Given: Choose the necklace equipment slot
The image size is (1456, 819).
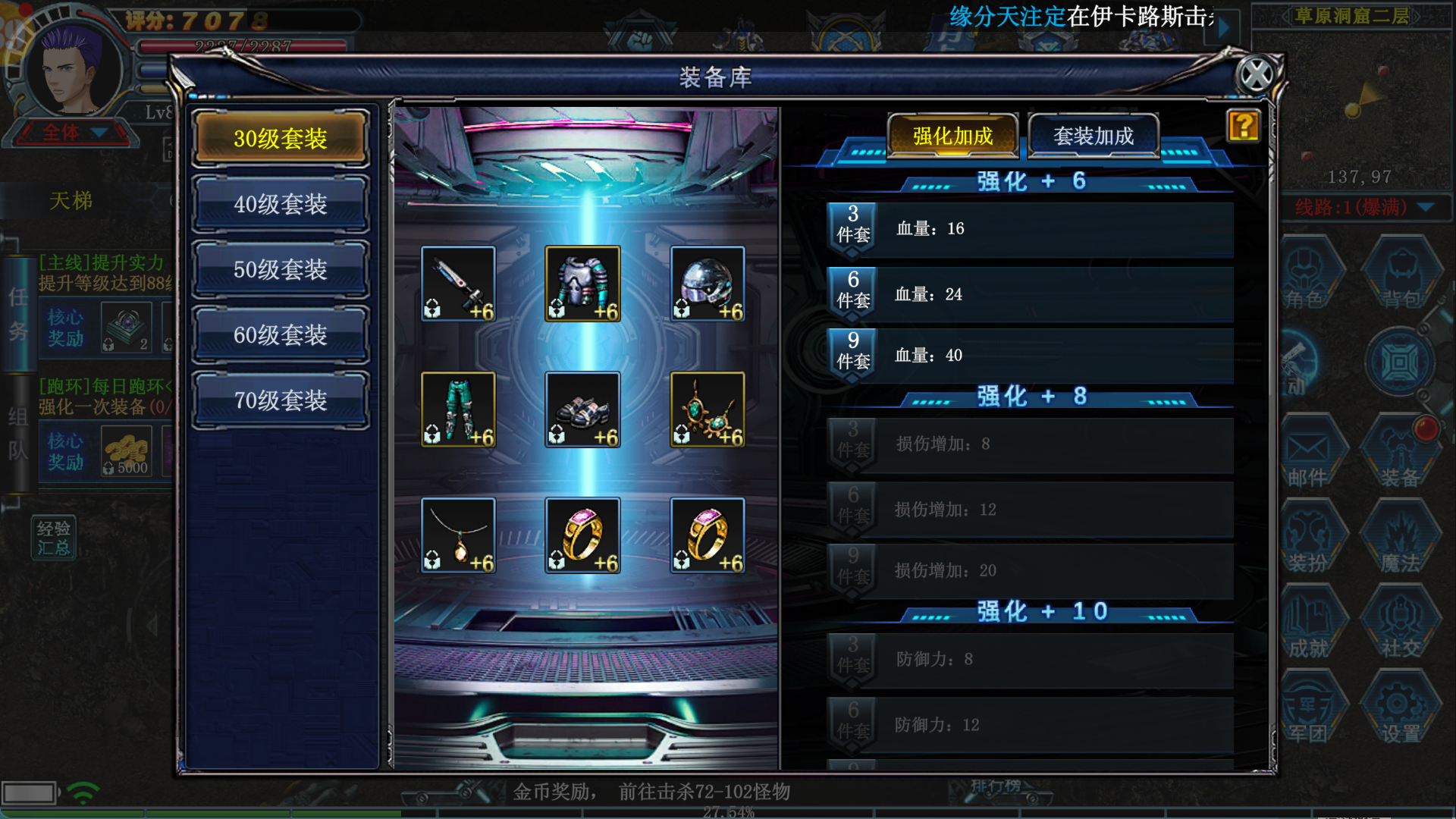Looking at the screenshot, I should (458, 535).
